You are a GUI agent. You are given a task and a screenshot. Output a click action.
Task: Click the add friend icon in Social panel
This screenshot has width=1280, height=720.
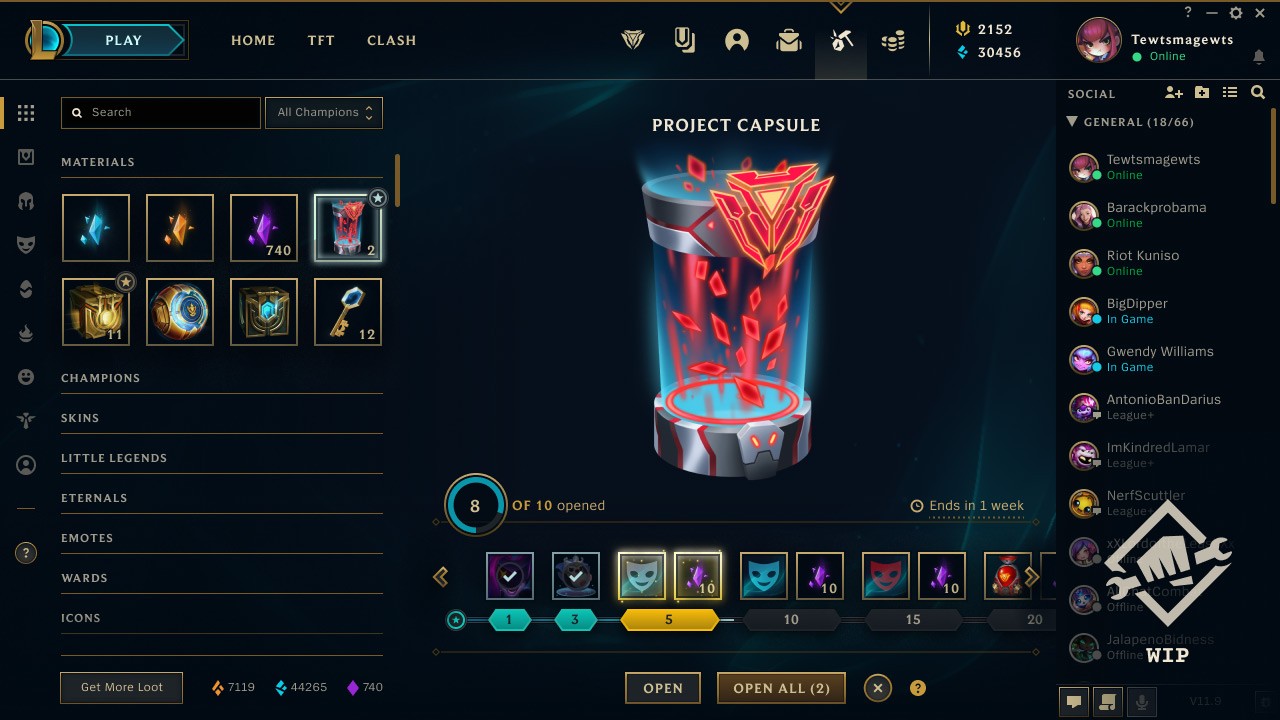[x=1174, y=92]
